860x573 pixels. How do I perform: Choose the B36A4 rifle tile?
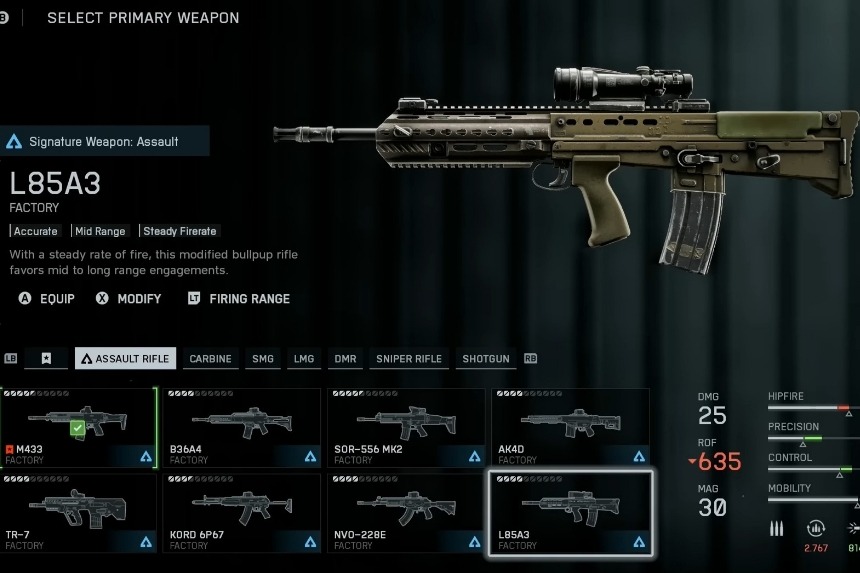241,428
